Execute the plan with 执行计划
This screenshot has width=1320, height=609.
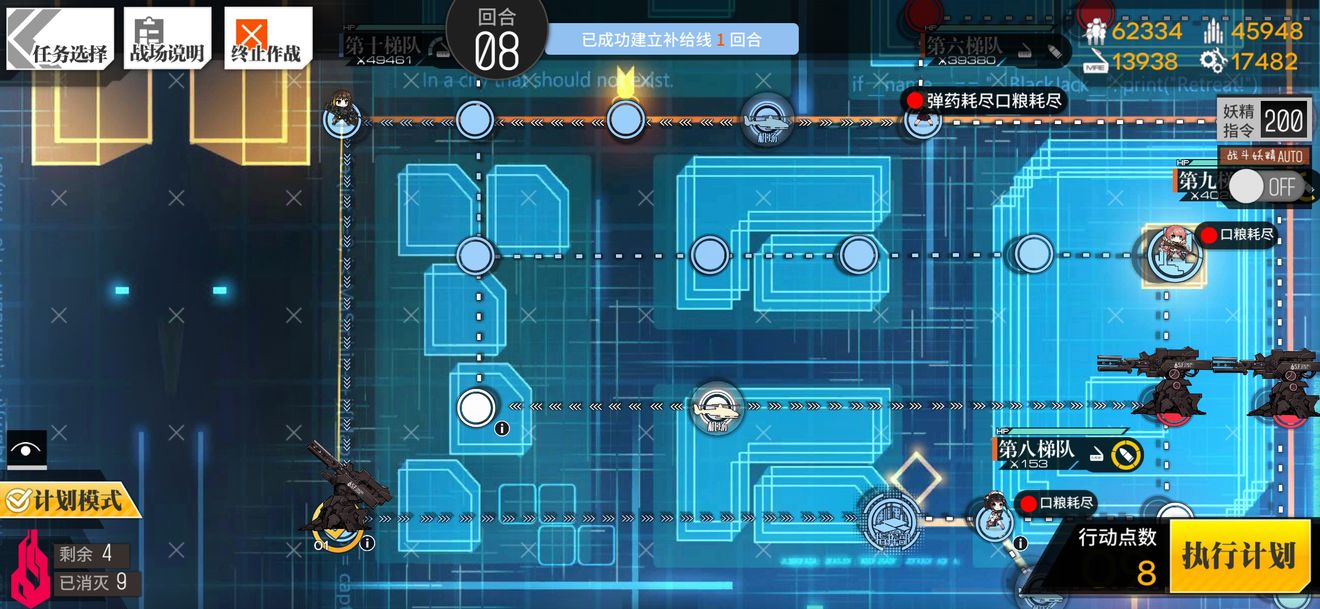(x=1239, y=555)
